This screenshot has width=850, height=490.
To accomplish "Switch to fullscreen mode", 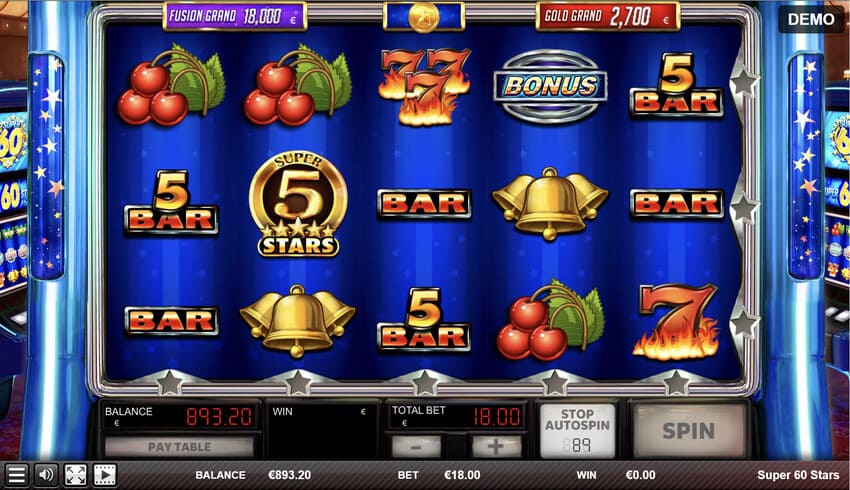I will (75, 475).
